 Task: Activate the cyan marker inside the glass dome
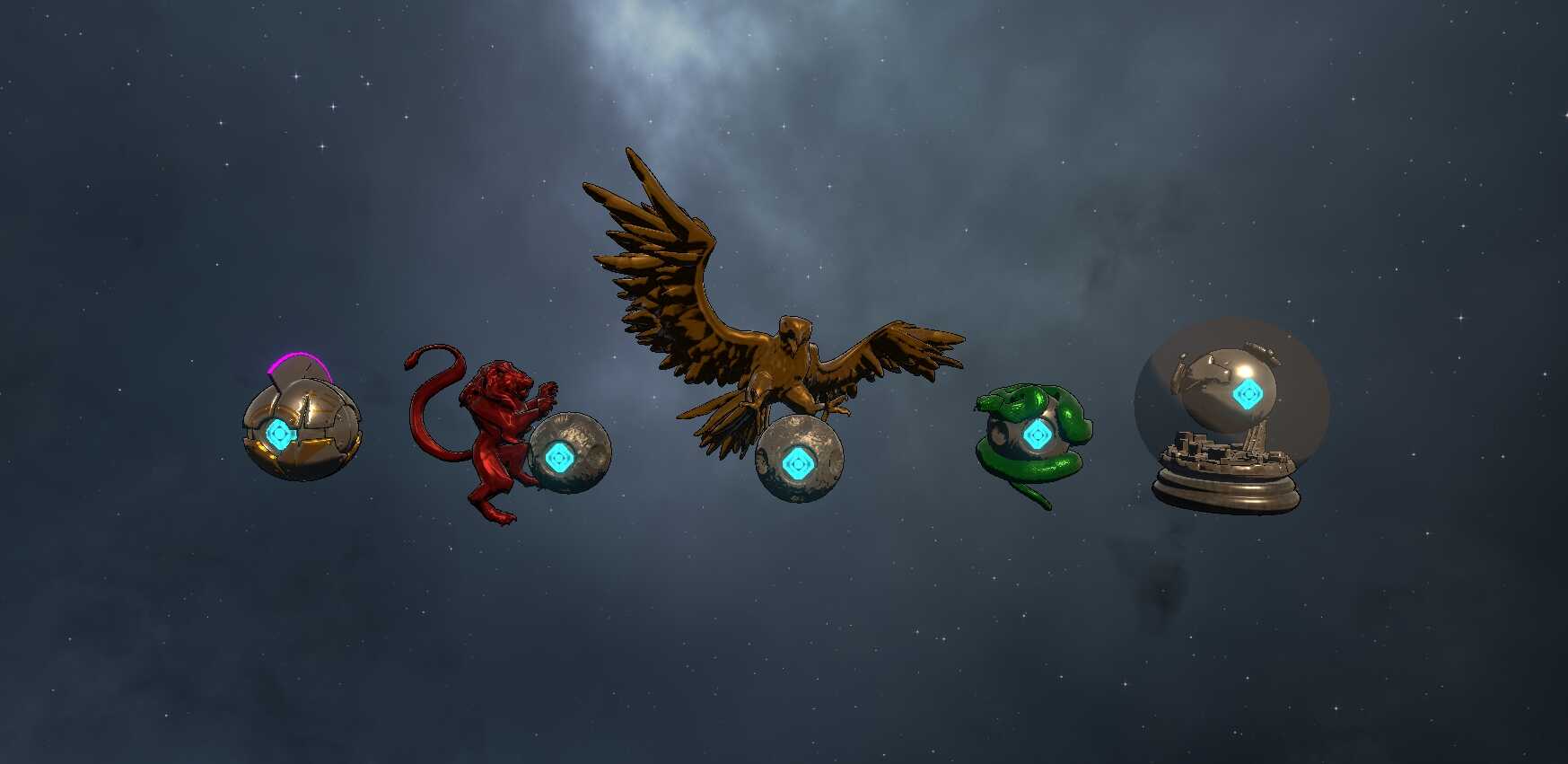tap(1245, 393)
